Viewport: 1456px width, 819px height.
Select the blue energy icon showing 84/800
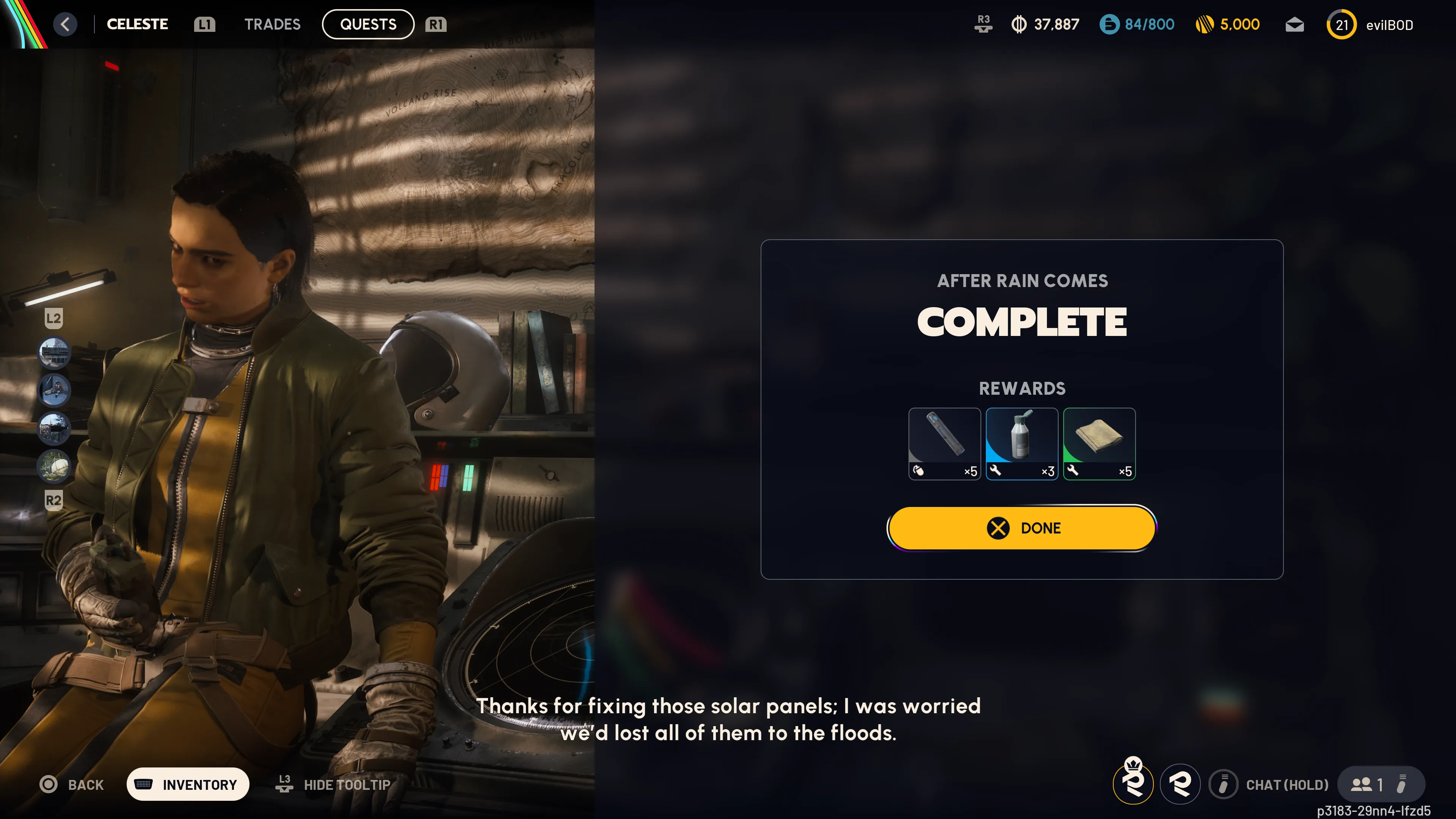point(1109,24)
